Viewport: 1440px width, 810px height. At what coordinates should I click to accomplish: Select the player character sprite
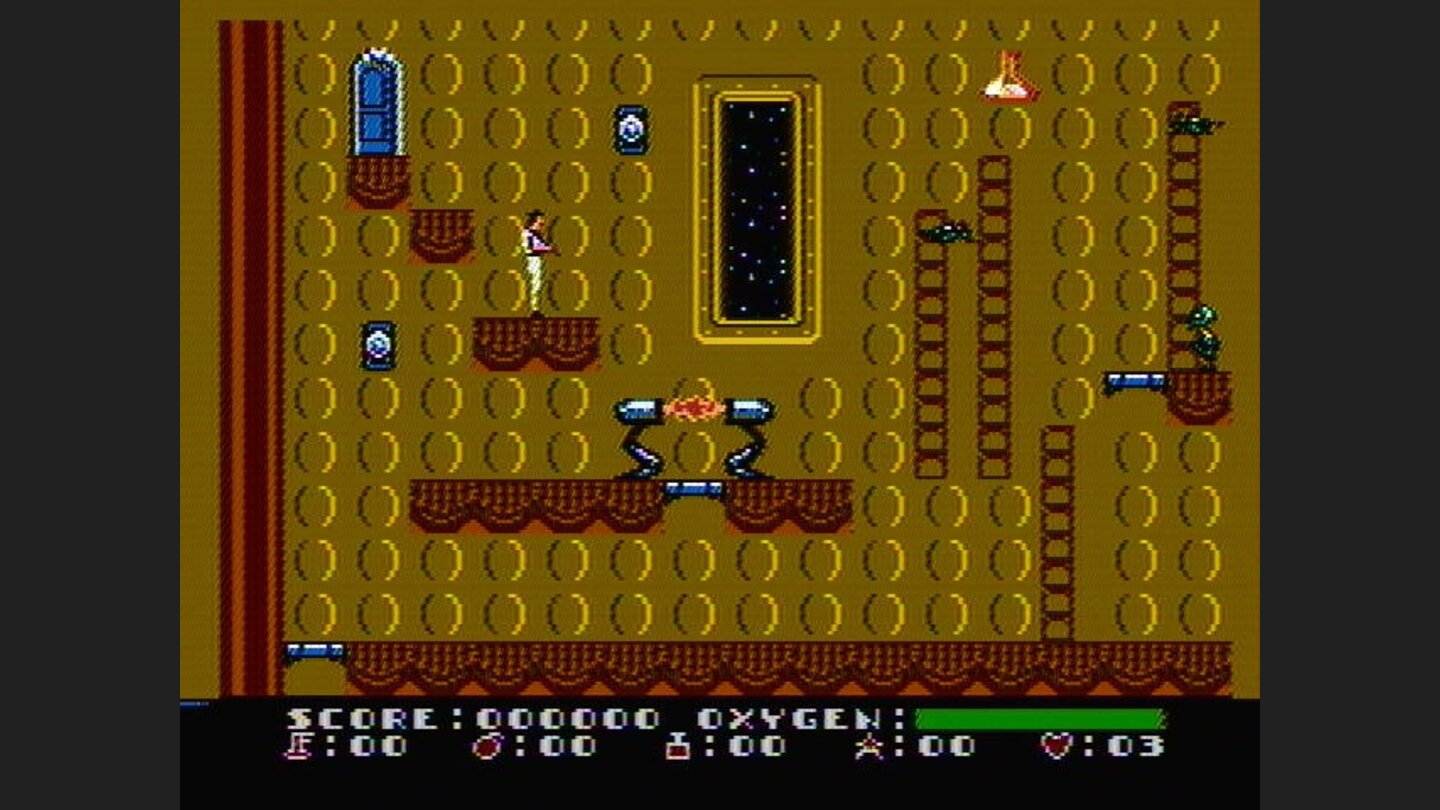point(538,262)
